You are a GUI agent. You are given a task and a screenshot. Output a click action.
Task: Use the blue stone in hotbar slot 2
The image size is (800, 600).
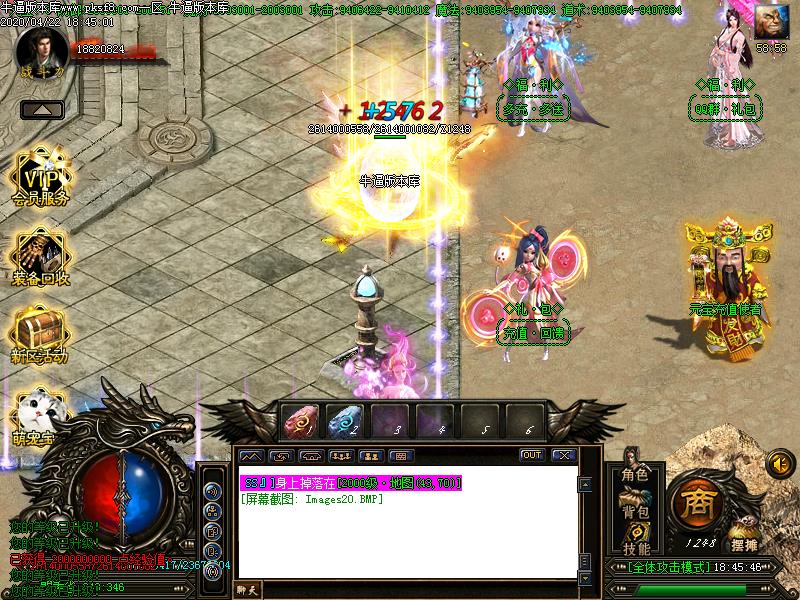point(346,419)
